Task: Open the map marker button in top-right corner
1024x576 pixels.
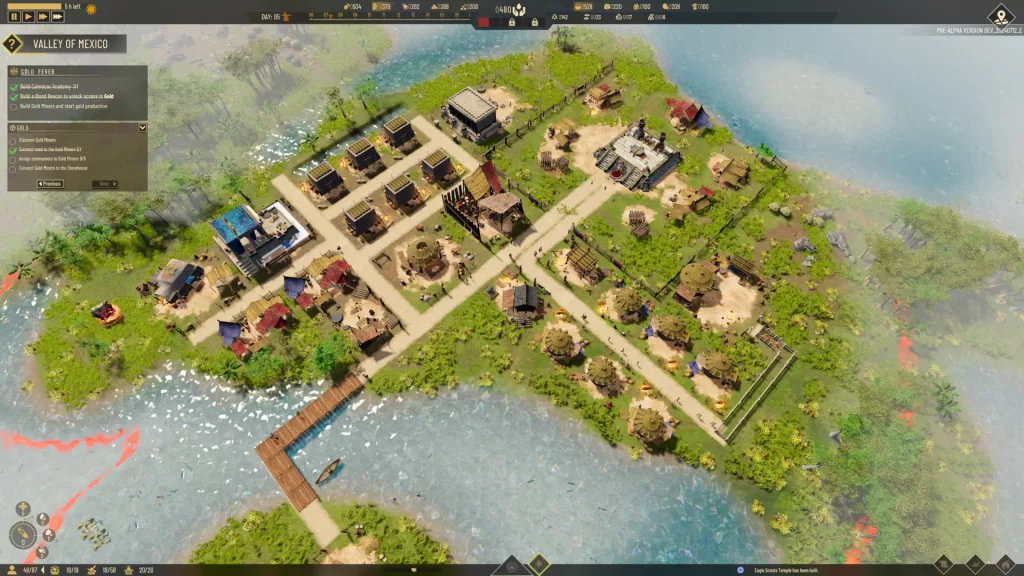Action: [1000, 15]
